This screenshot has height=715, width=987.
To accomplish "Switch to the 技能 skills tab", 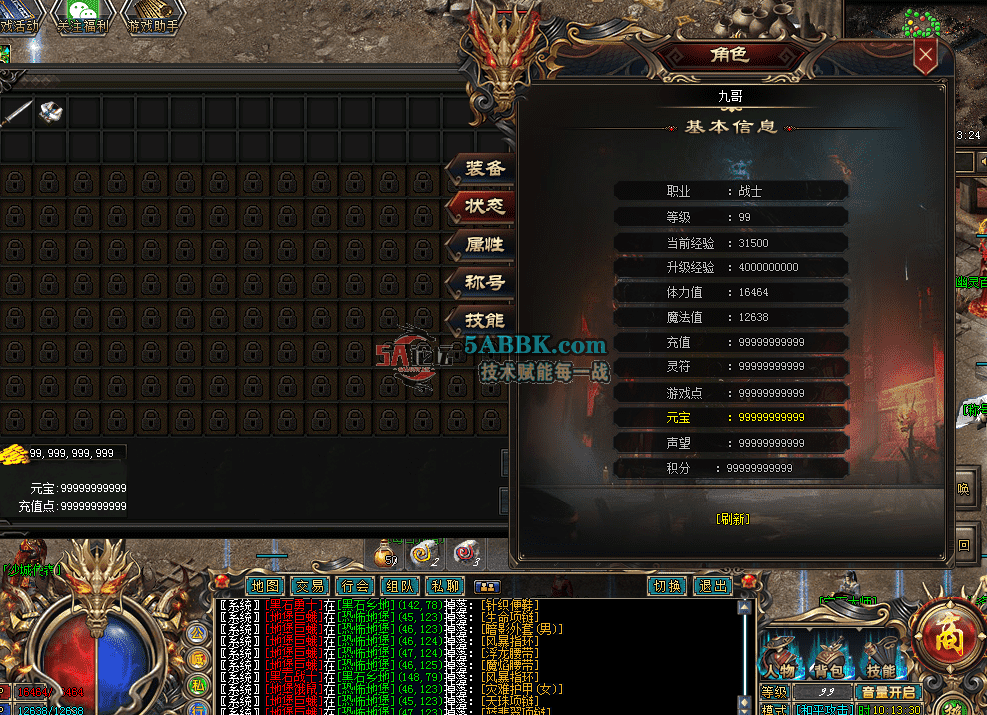I will (485, 321).
